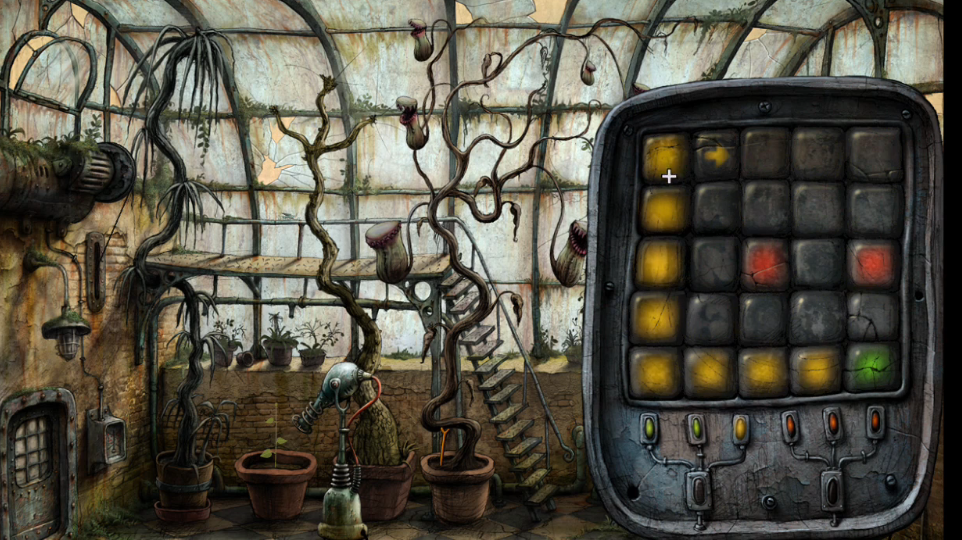Choose the red tile at the grid's center
Screen dimensions: 962x540
(x=766, y=264)
